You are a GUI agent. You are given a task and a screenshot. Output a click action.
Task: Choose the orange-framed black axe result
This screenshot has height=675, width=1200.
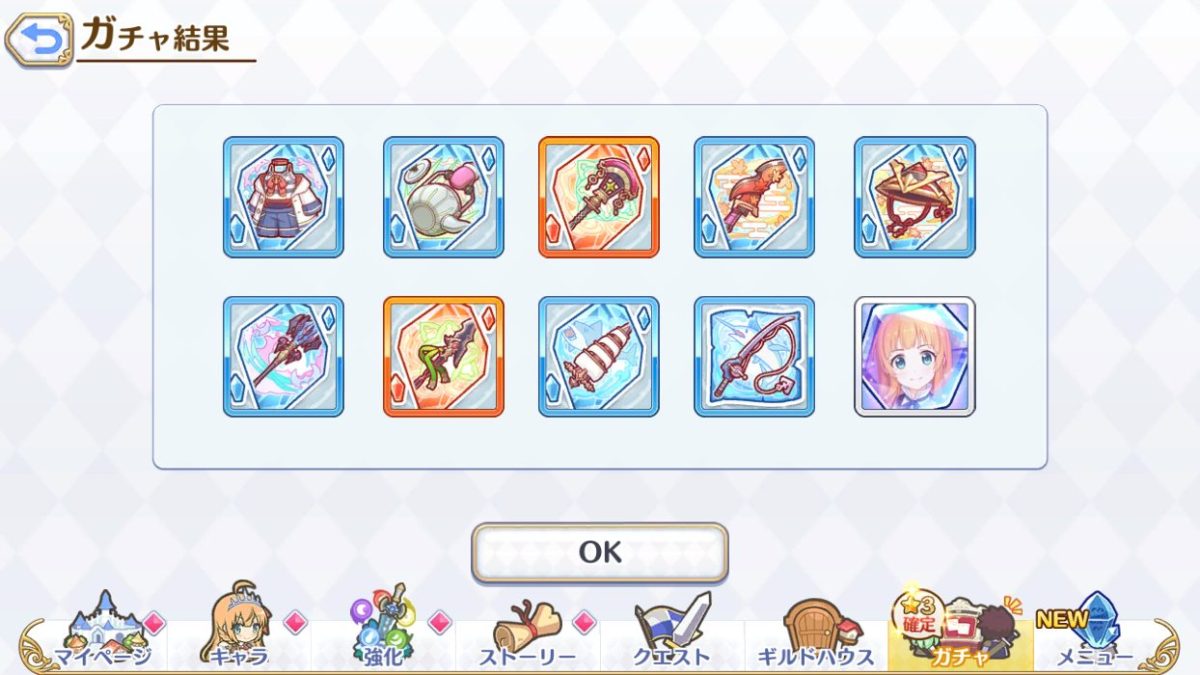pos(443,356)
